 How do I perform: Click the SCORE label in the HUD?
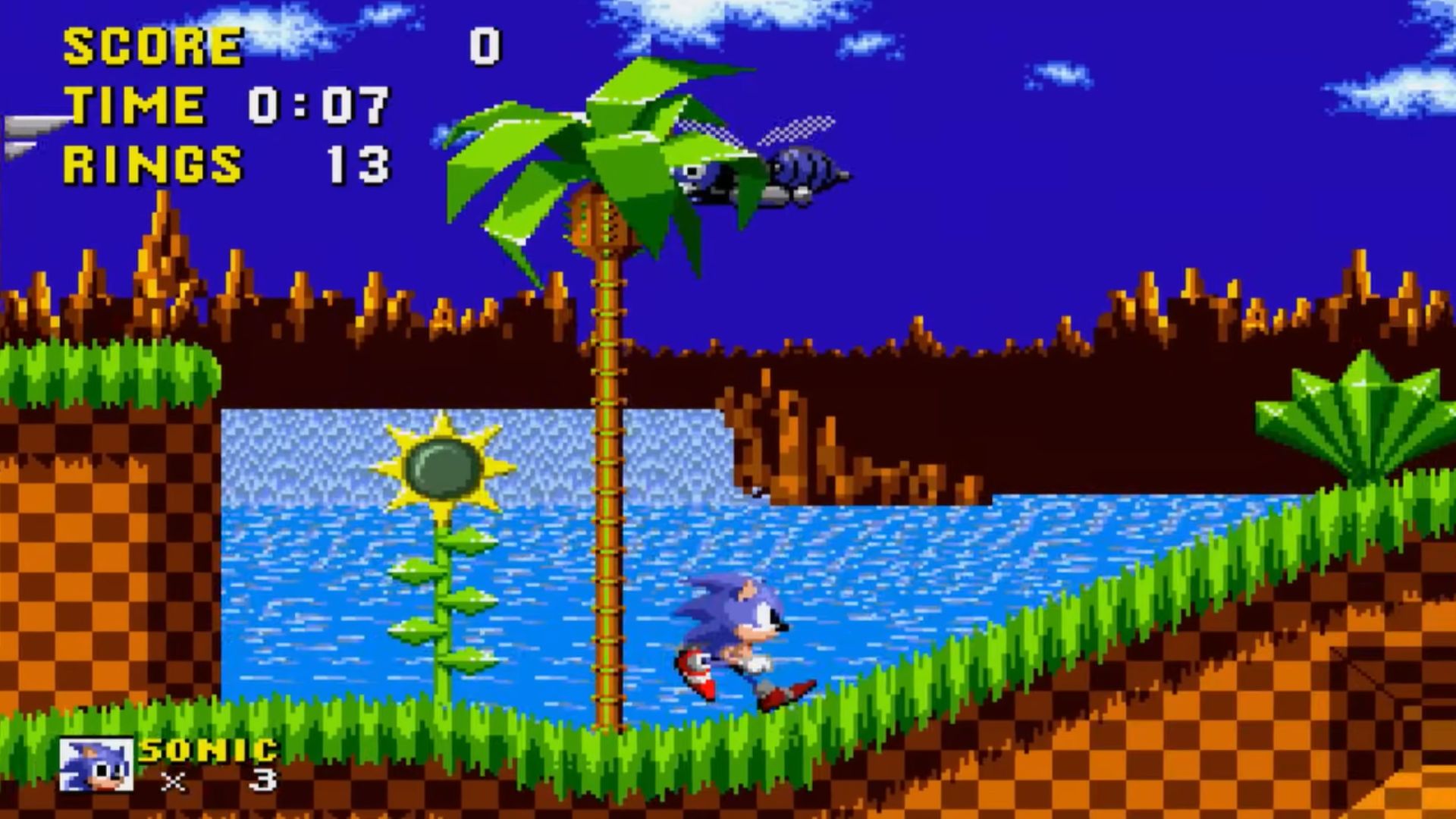tap(152, 45)
